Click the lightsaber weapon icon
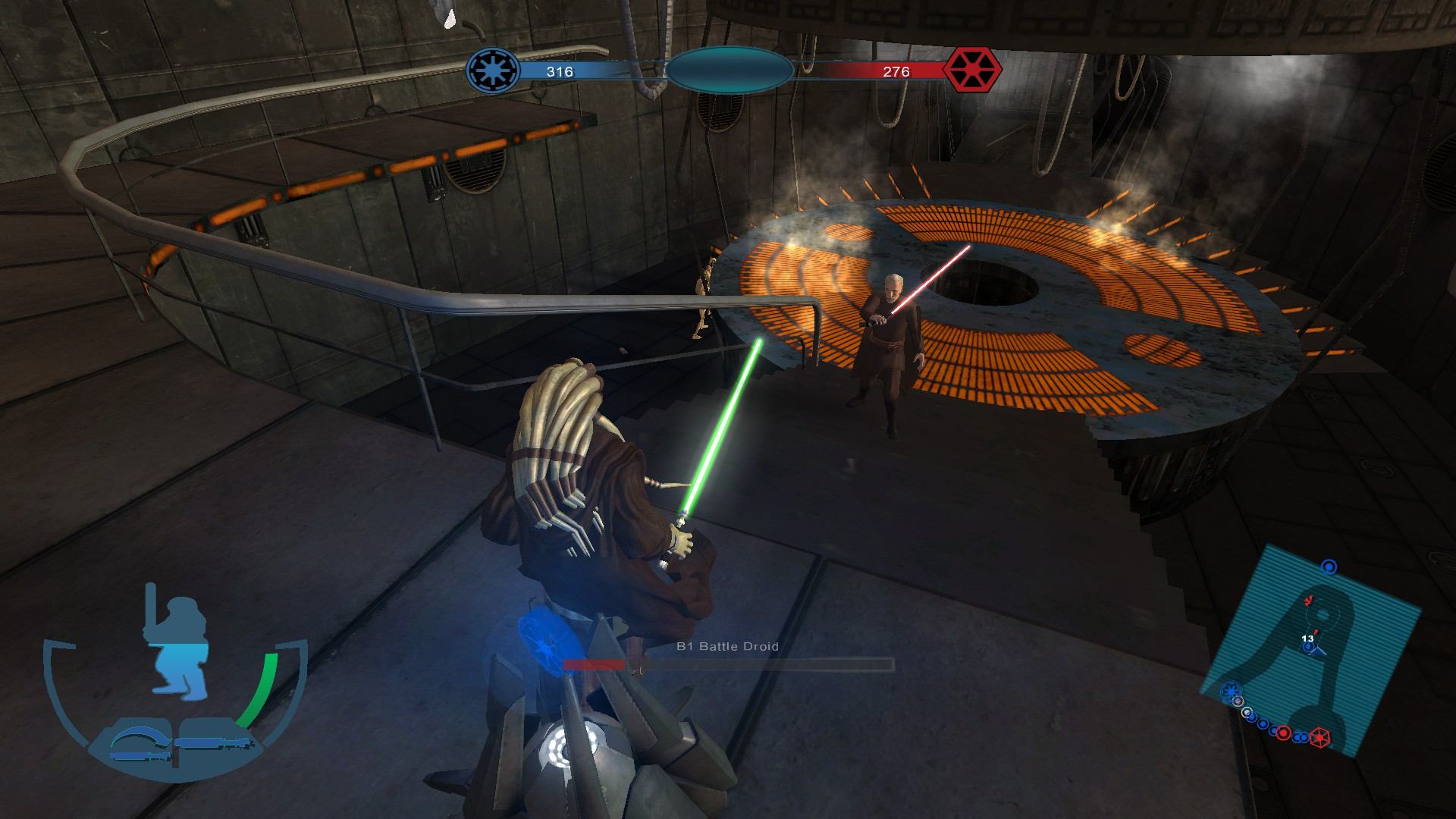 [x=212, y=742]
